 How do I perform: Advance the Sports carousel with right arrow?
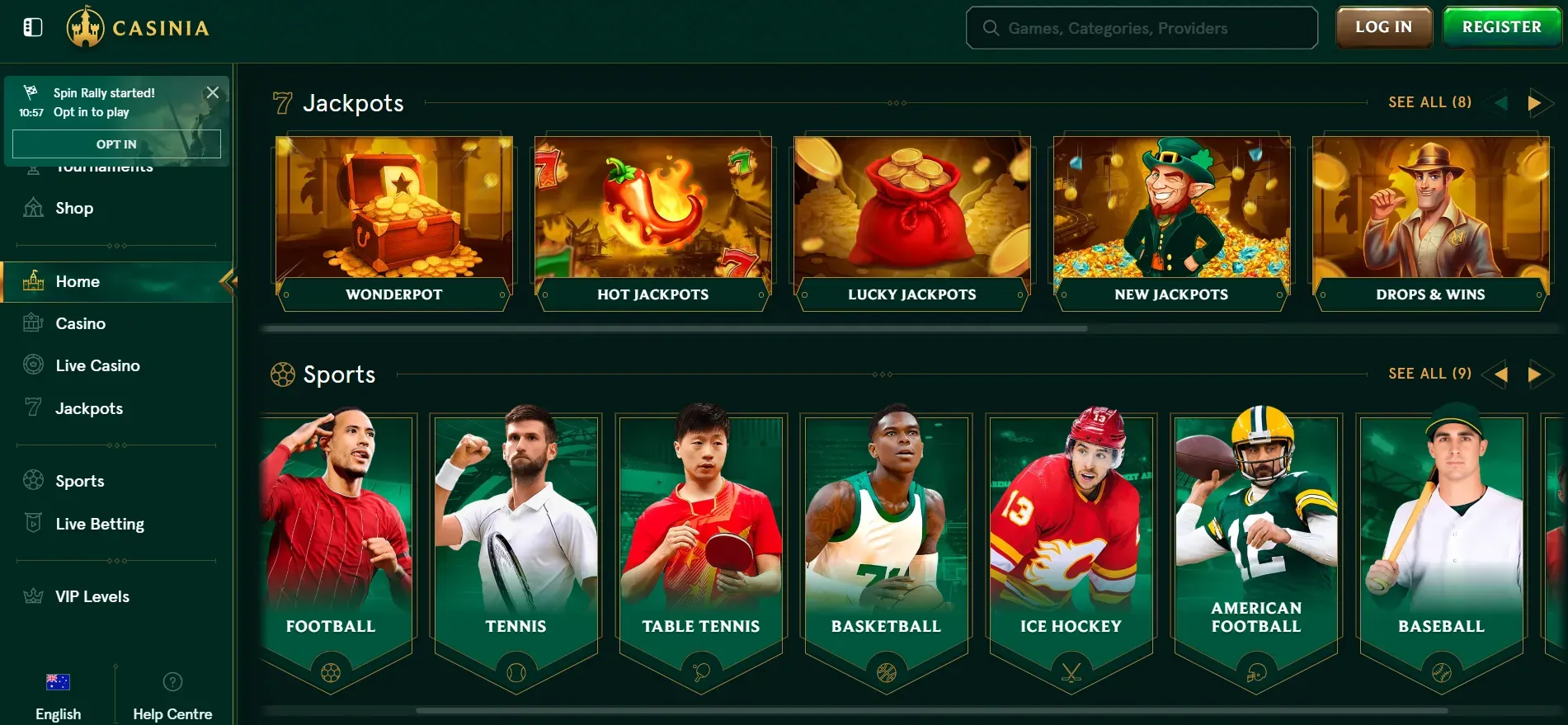click(1534, 374)
